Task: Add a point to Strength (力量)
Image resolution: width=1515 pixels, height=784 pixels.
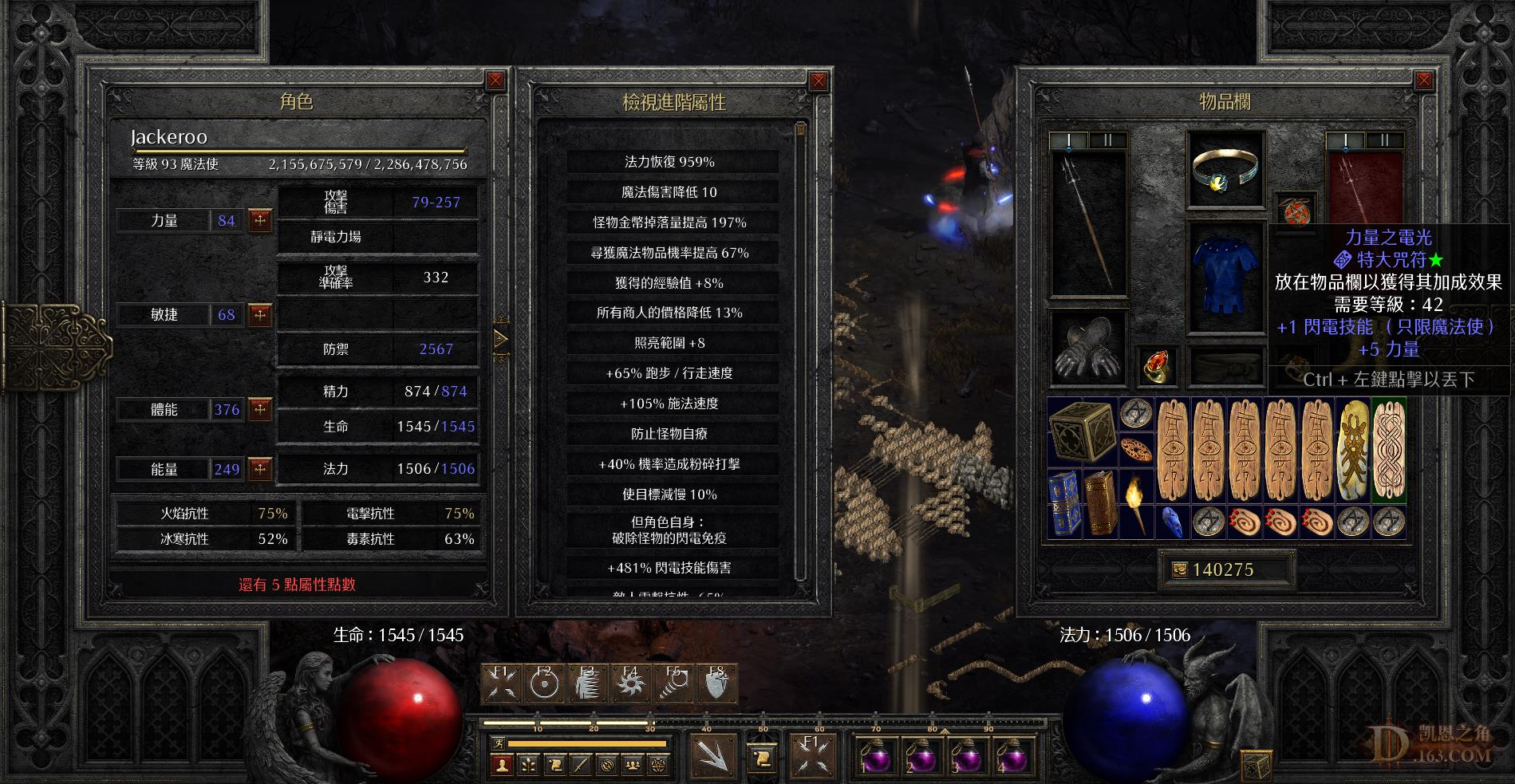Action: pyautogui.click(x=260, y=221)
